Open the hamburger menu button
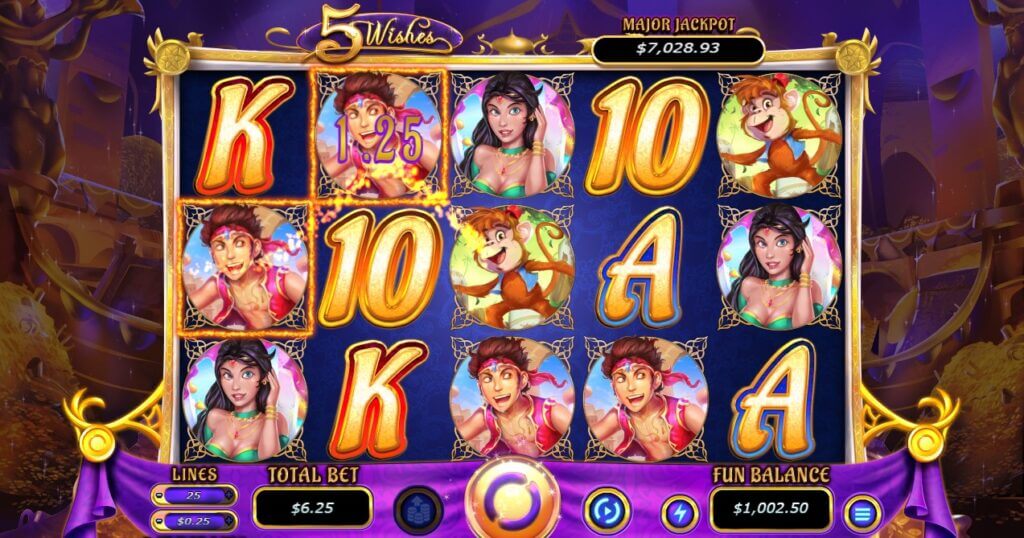 pyautogui.click(x=862, y=513)
